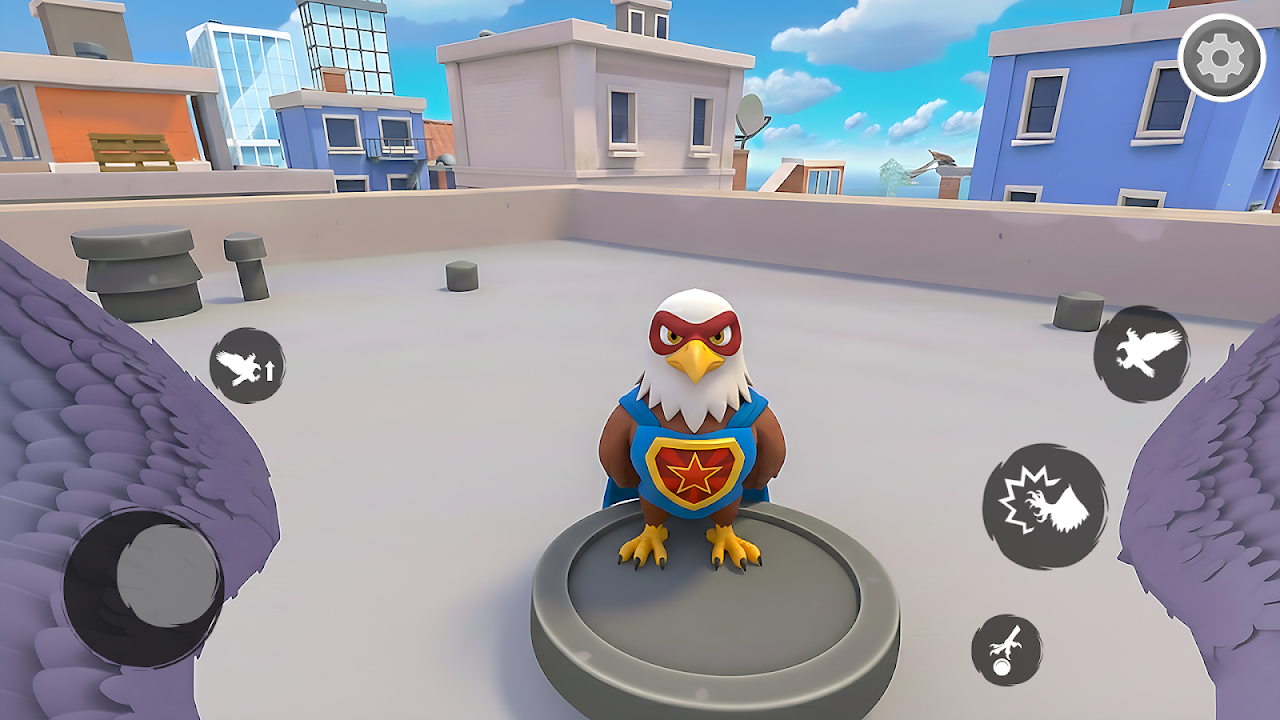1280x720 pixels.
Task: Activate the flying eagle button
Action: [1141, 354]
